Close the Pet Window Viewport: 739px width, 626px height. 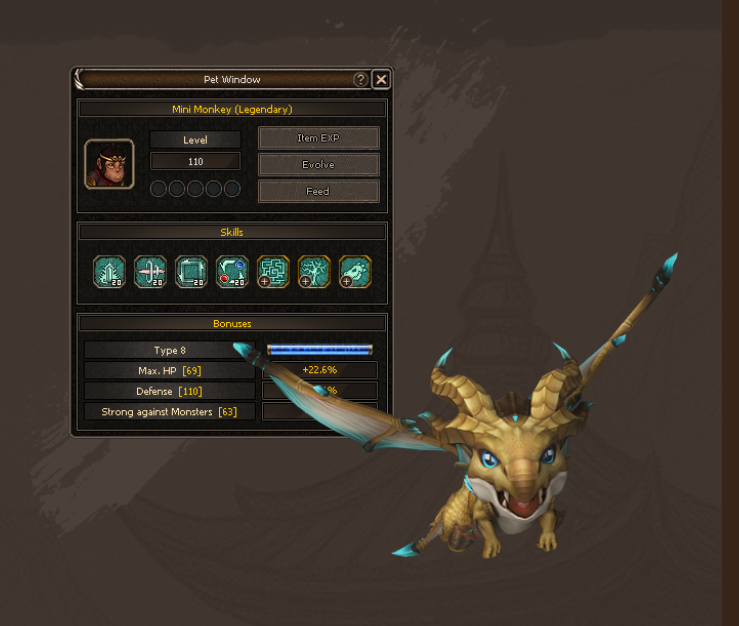click(x=381, y=80)
